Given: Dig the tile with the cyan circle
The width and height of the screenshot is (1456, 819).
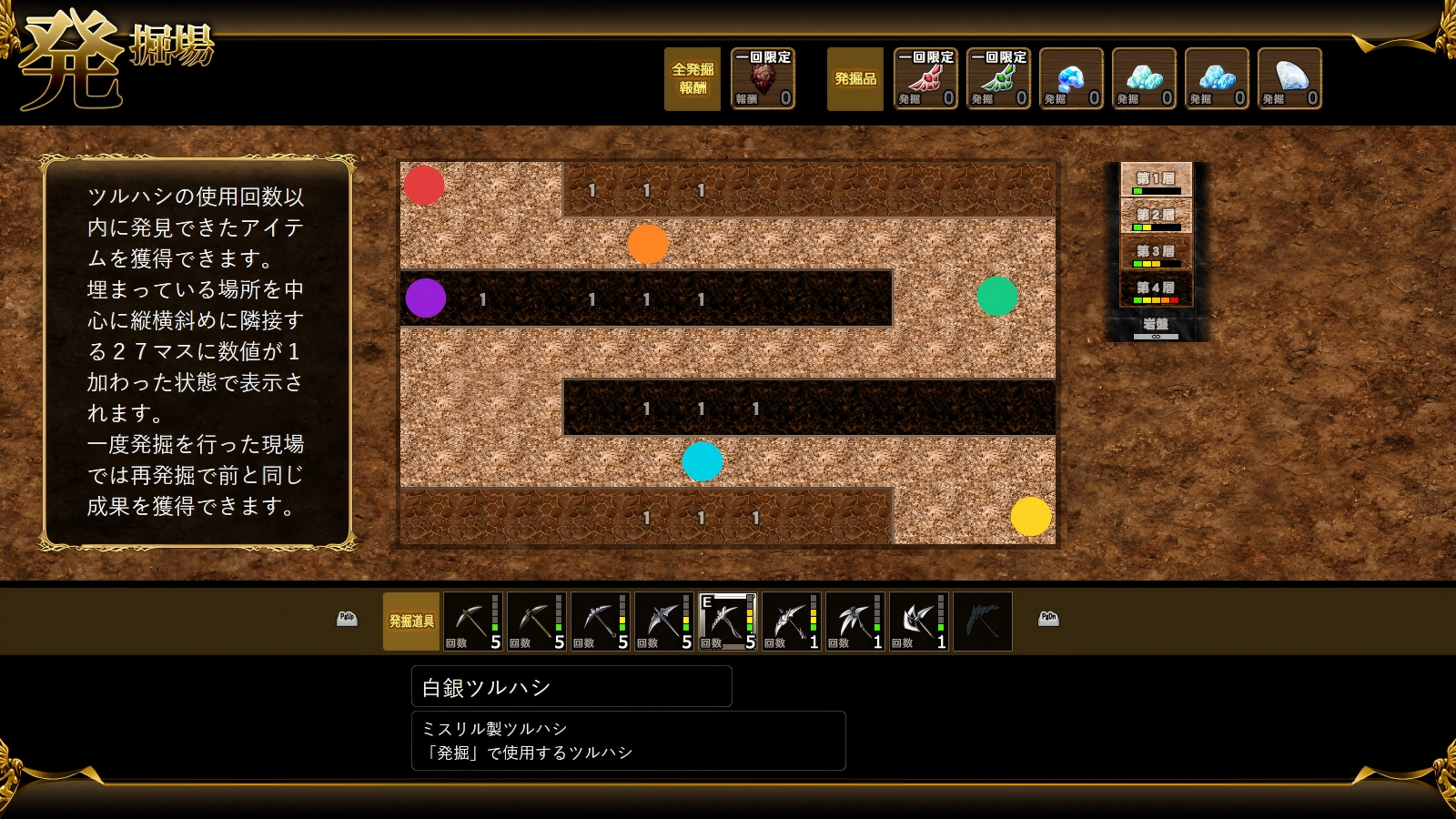Looking at the screenshot, I should (x=703, y=461).
